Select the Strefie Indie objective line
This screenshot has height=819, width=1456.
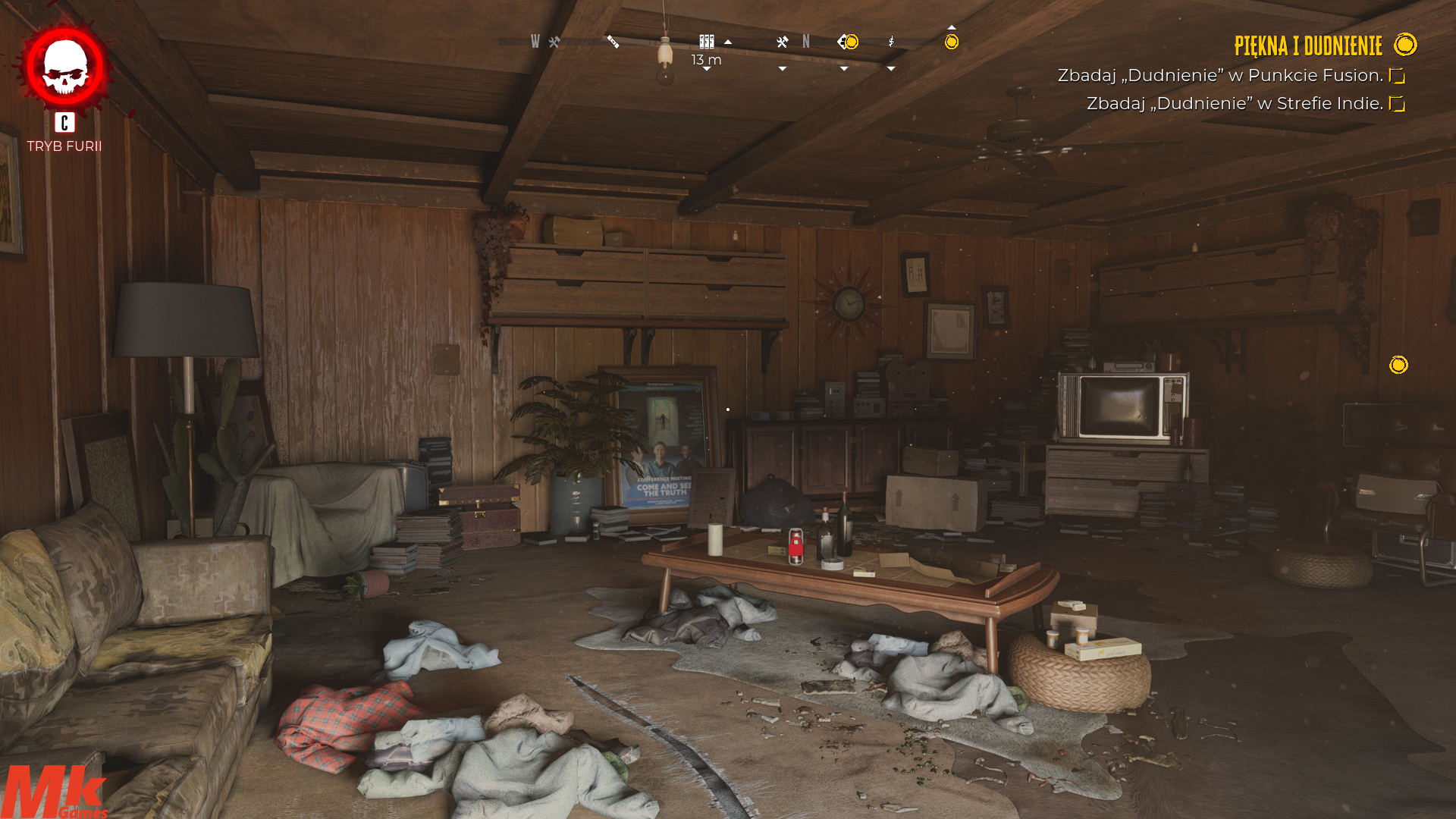1235,103
